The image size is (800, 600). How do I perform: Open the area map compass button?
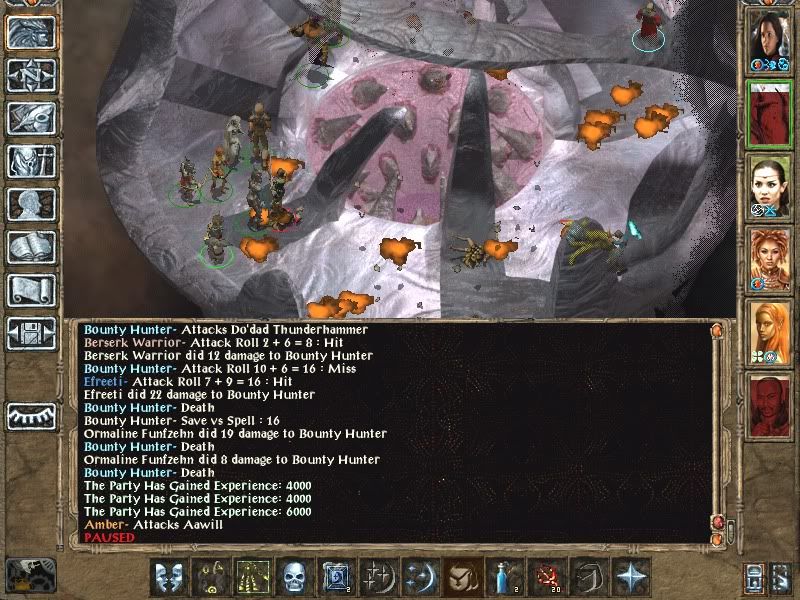click(x=30, y=75)
